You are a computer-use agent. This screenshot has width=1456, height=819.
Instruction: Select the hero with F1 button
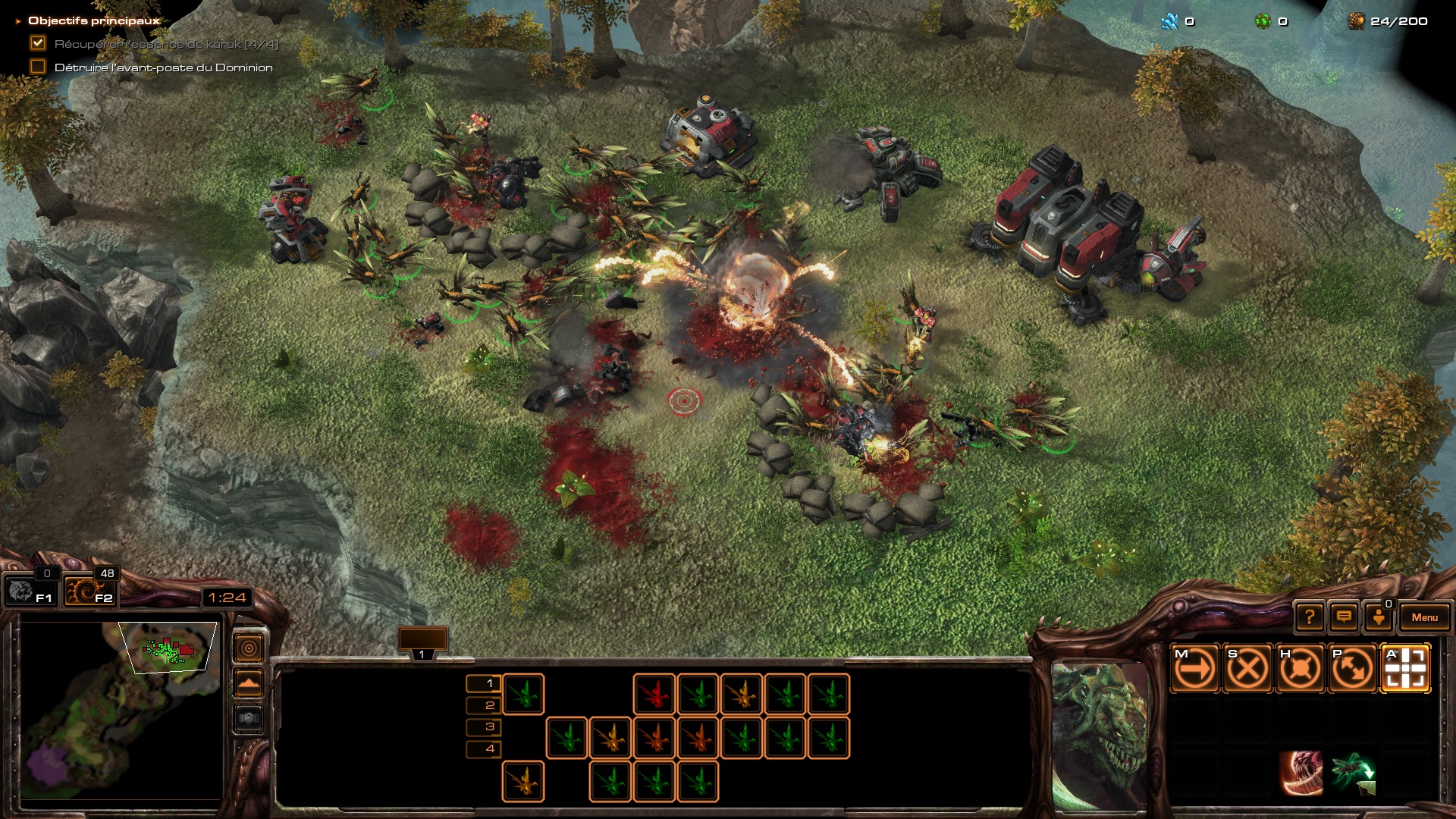coord(30,591)
